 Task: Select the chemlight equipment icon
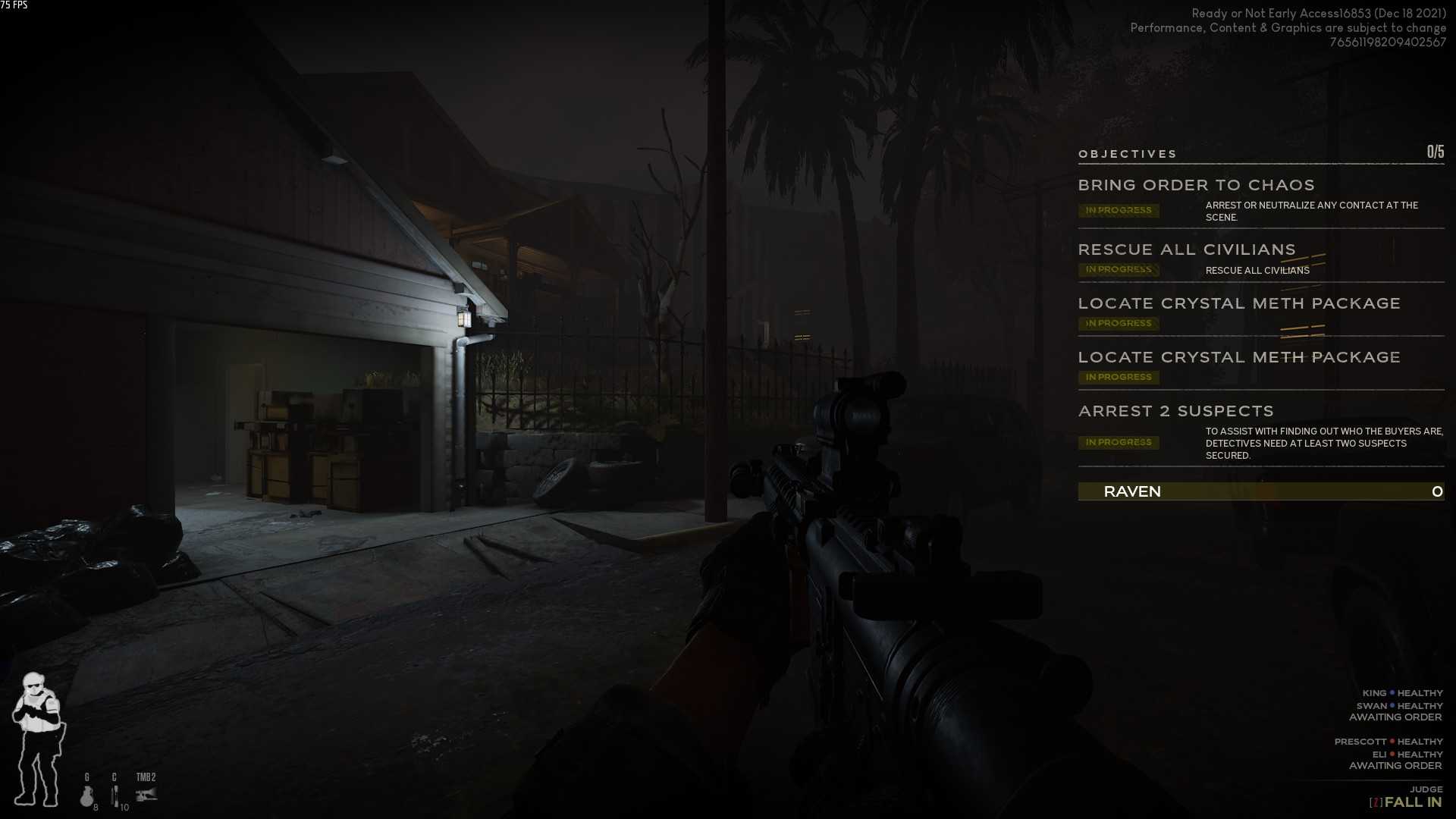115,795
